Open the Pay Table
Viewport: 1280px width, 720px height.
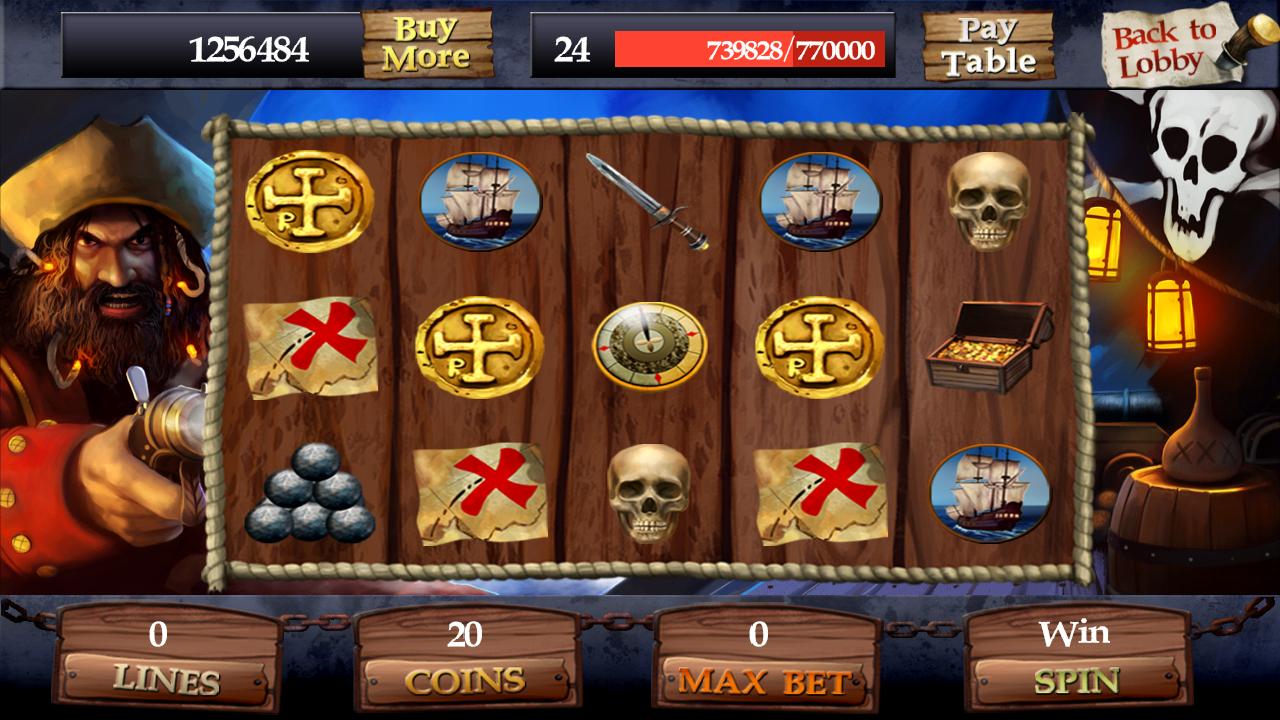986,47
